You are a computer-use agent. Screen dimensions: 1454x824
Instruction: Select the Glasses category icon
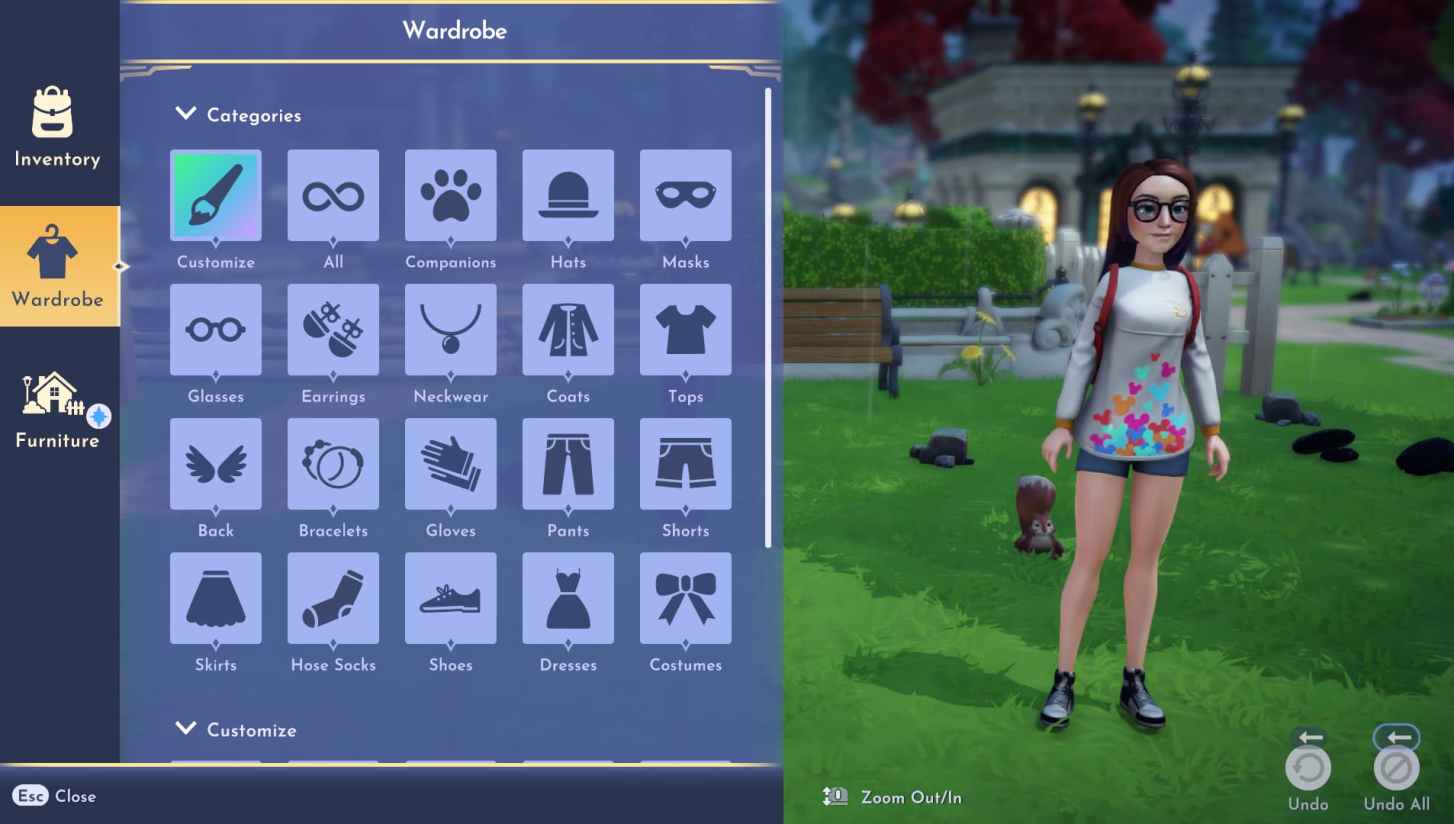pyautogui.click(x=215, y=329)
